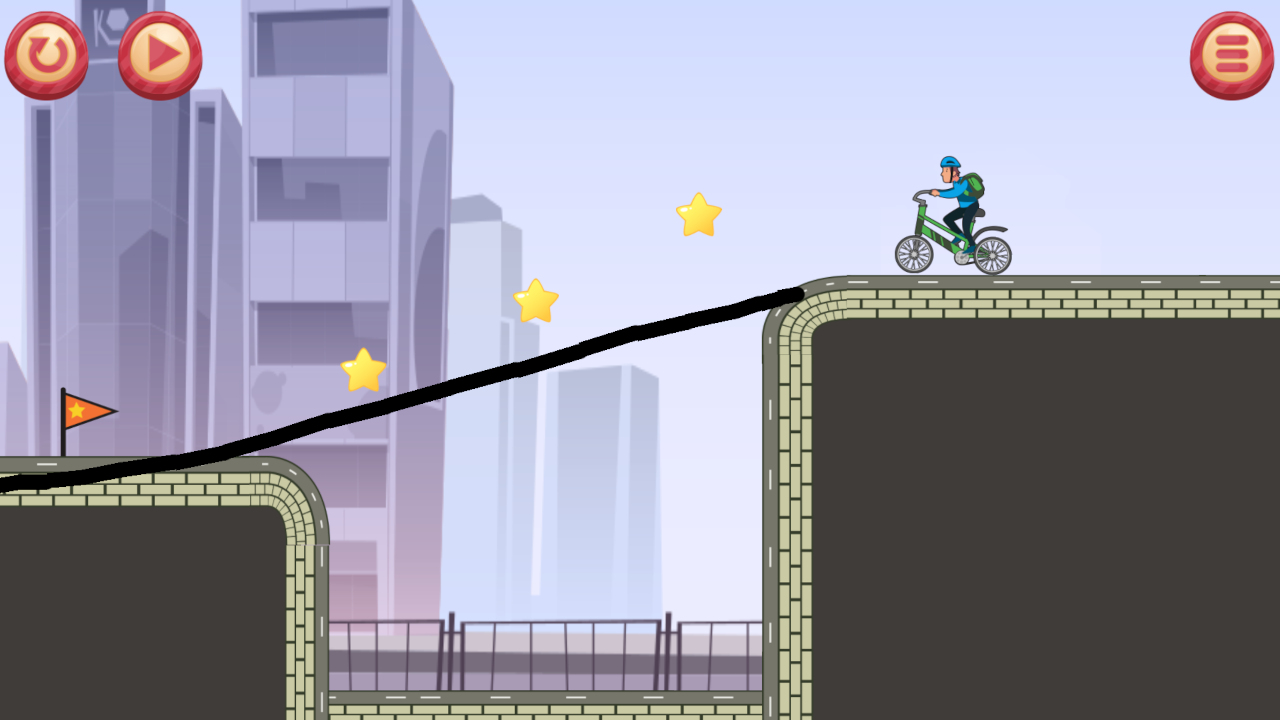
Task: Open the hamburger menu icon
Action: click(1230, 54)
